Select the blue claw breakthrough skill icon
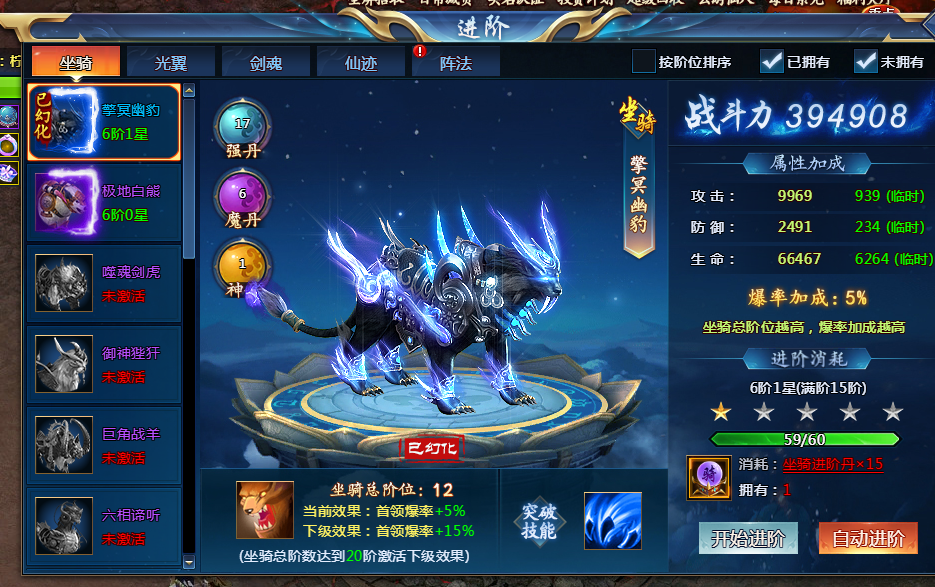This screenshot has width=935, height=587. point(612,521)
